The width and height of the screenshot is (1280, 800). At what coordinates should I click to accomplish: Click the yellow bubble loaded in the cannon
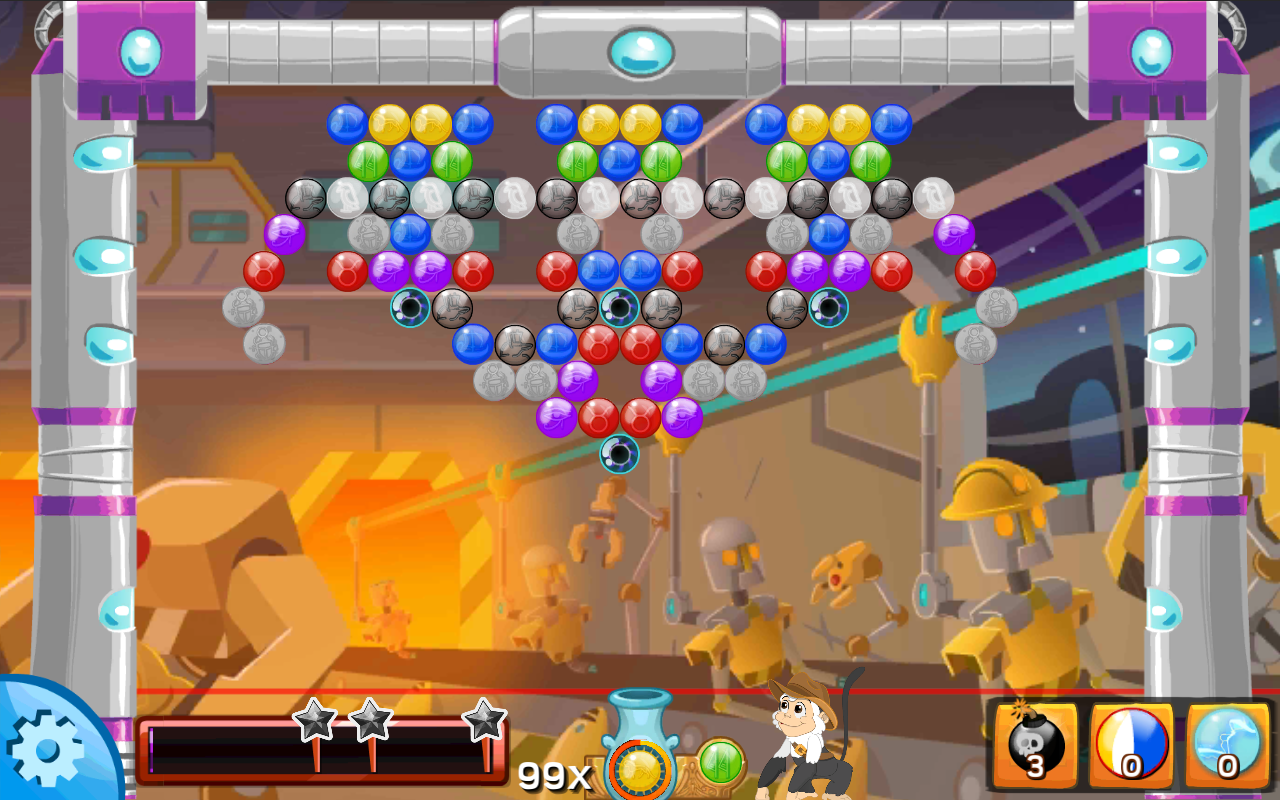[x=637, y=771]
